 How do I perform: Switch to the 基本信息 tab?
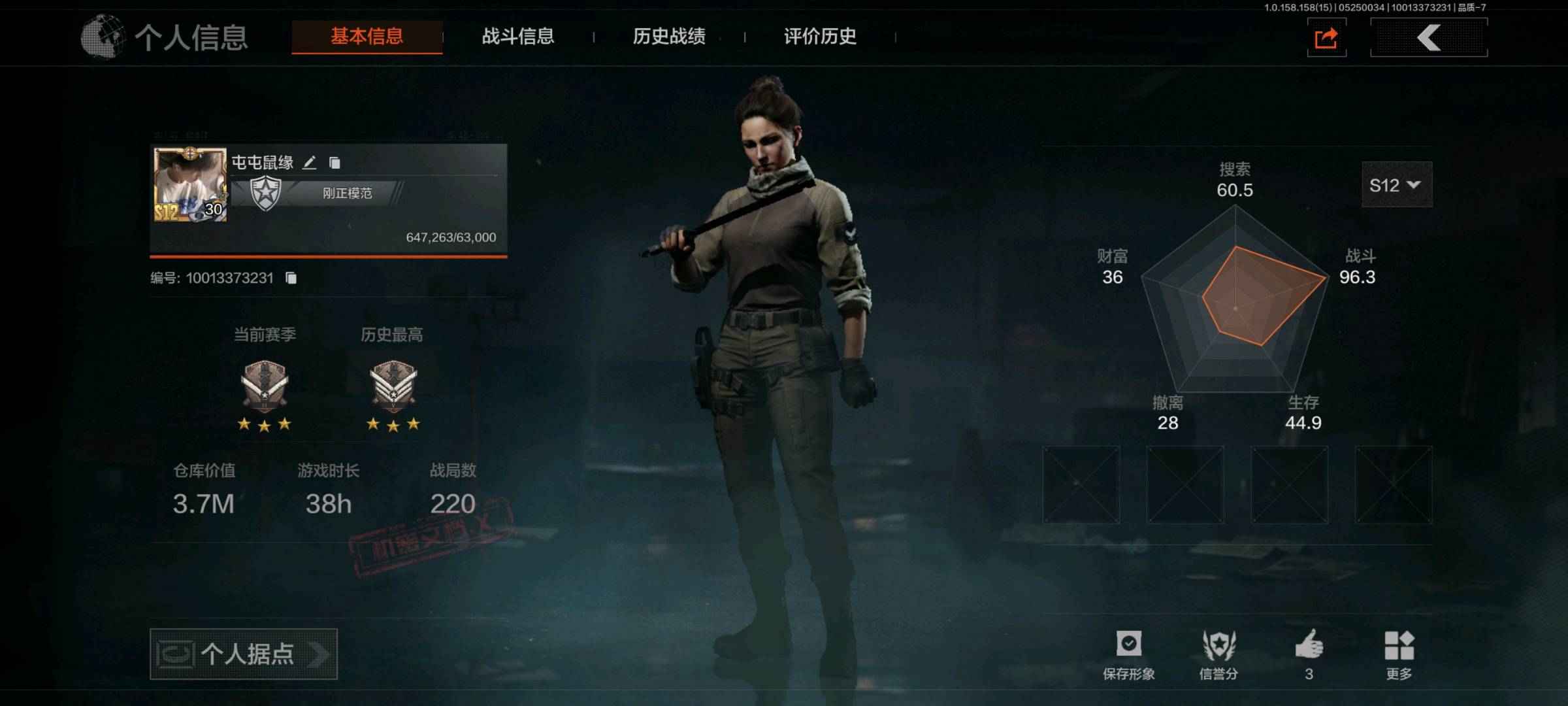tap(367, 37)
